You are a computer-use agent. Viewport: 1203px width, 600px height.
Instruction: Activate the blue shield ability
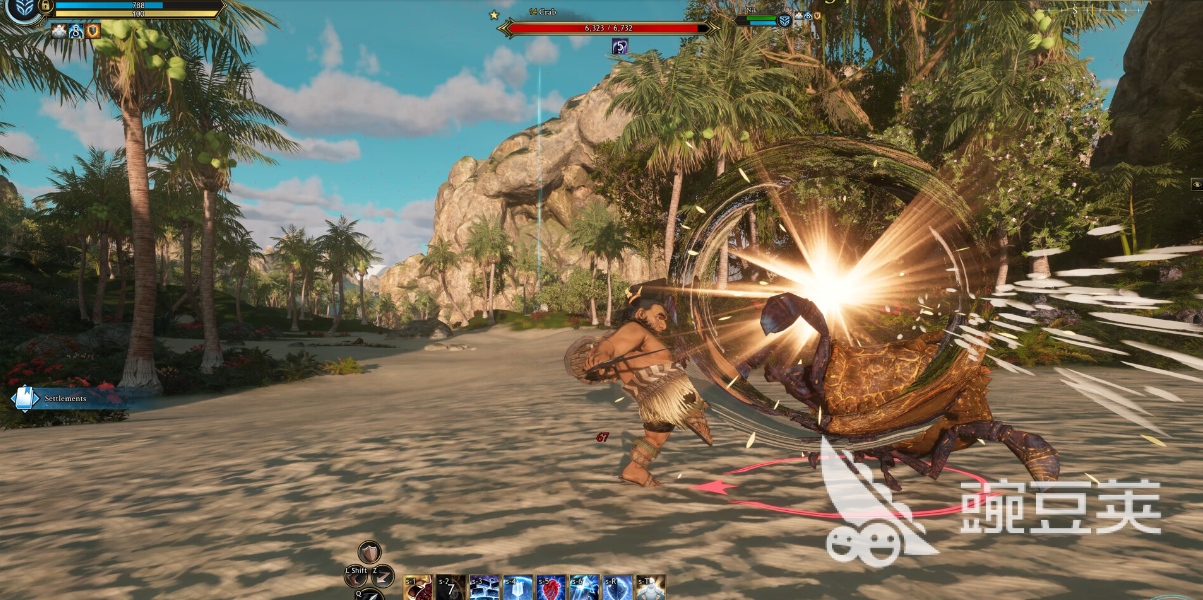(x=618, y=588)
